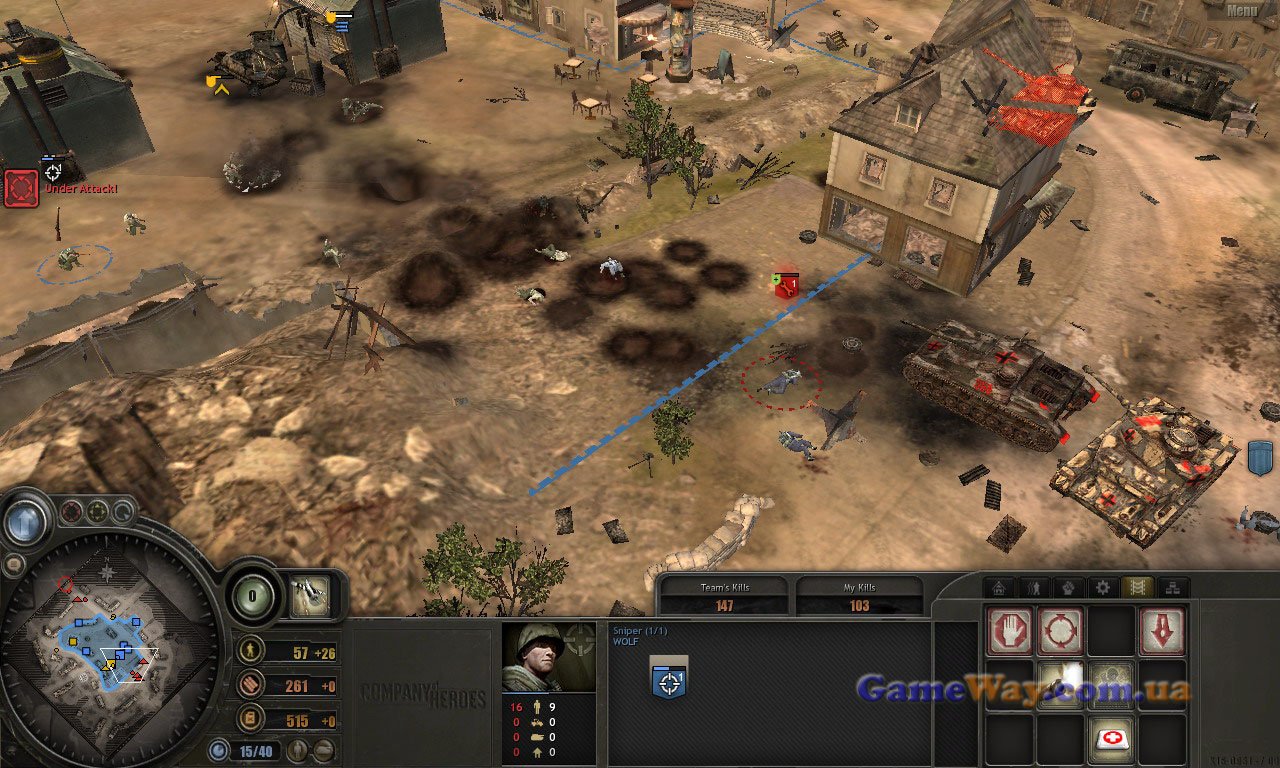Image resolution: width=1280 pixels, height=768 pixels.
Task: Switch to the gear icon tab
Action: (1102, 588)
